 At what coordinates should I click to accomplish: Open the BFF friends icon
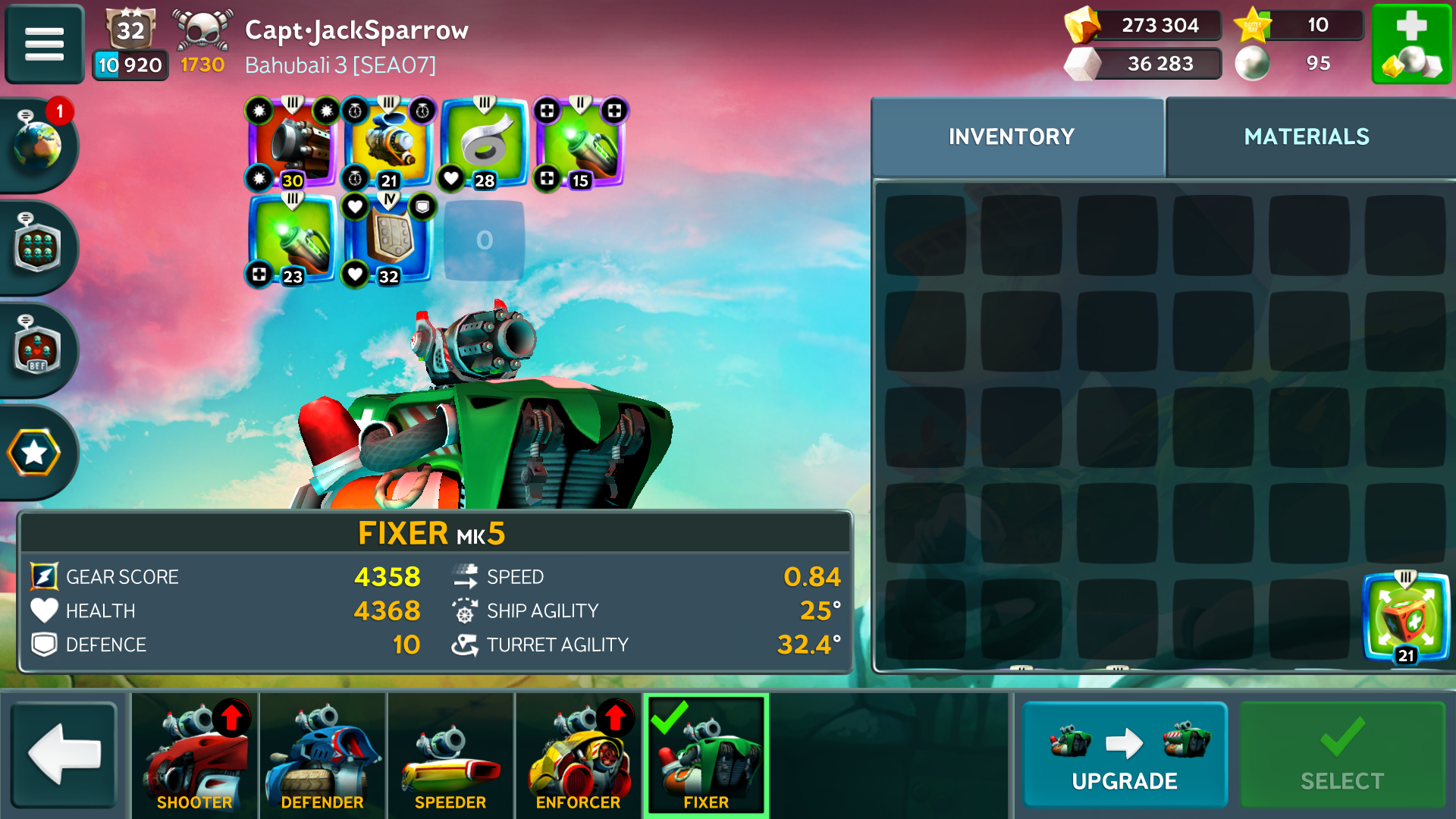[36, 350]
